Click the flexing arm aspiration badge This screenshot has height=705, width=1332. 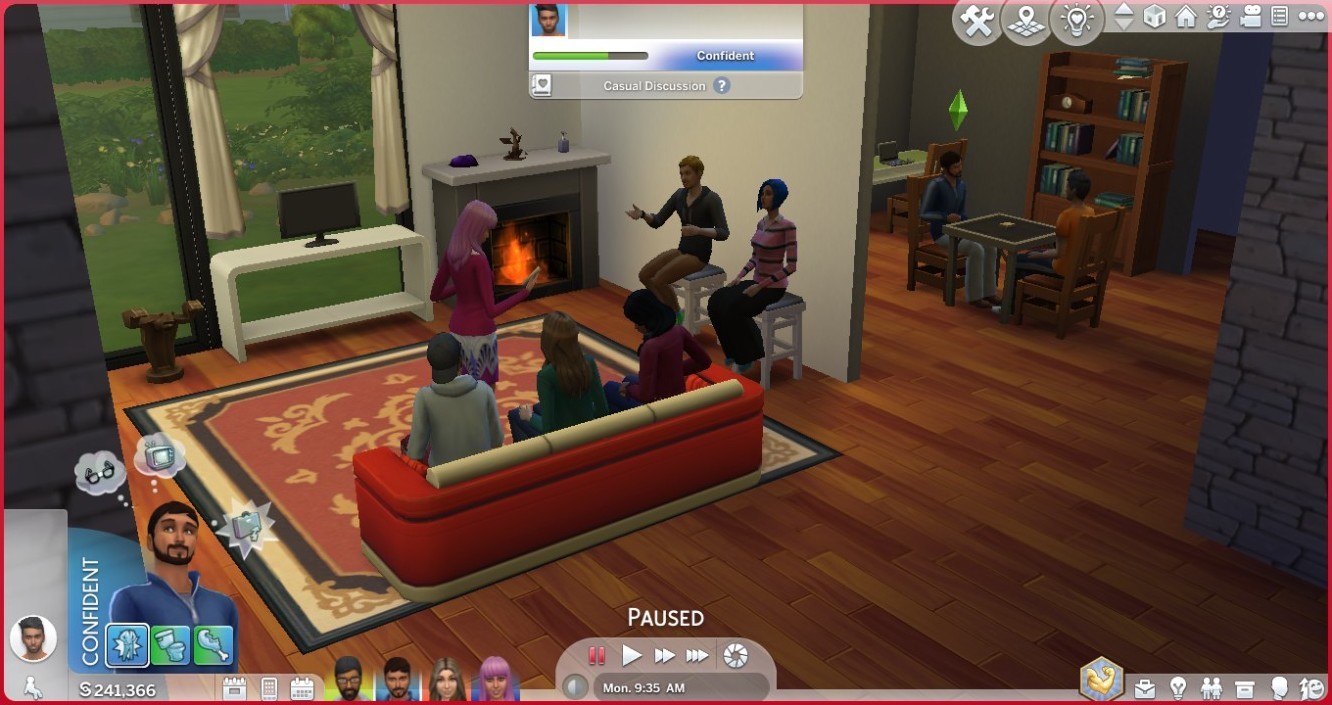[1101, 681]
